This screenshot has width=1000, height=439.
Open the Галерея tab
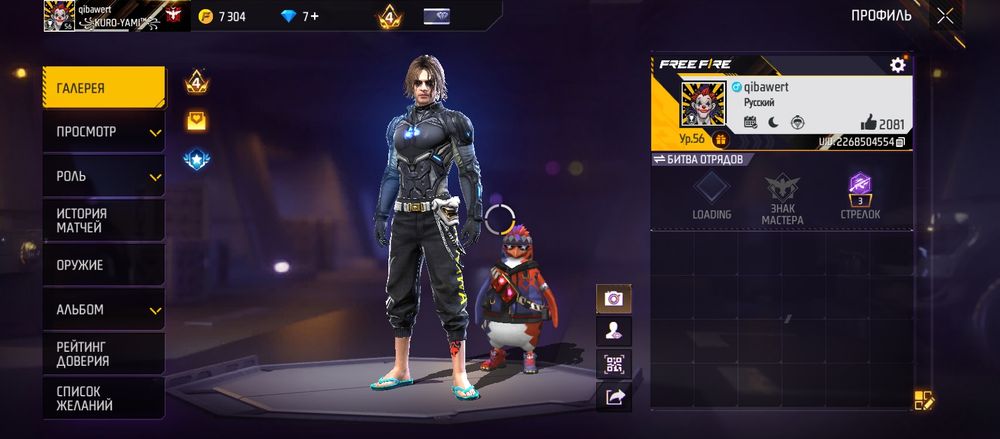(x=103, y=88)
